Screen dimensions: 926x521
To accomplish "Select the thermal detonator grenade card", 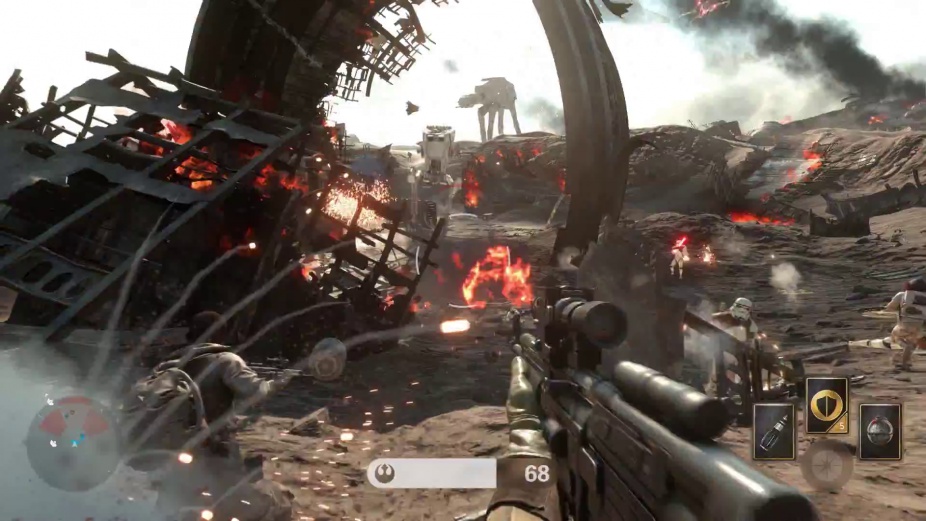I will pyautogui.click(x=880, y=431).
